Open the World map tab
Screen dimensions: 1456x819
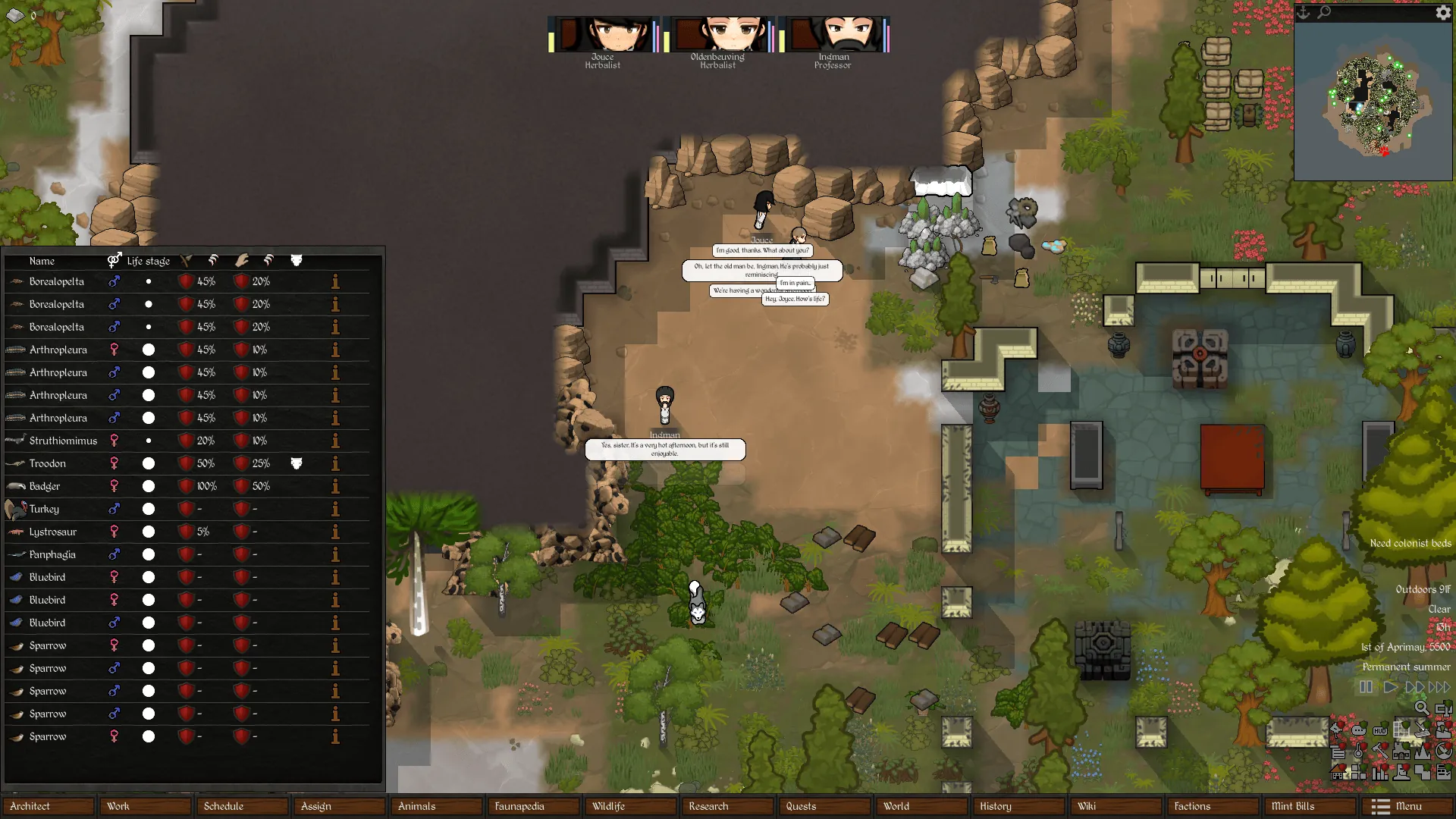921,806
